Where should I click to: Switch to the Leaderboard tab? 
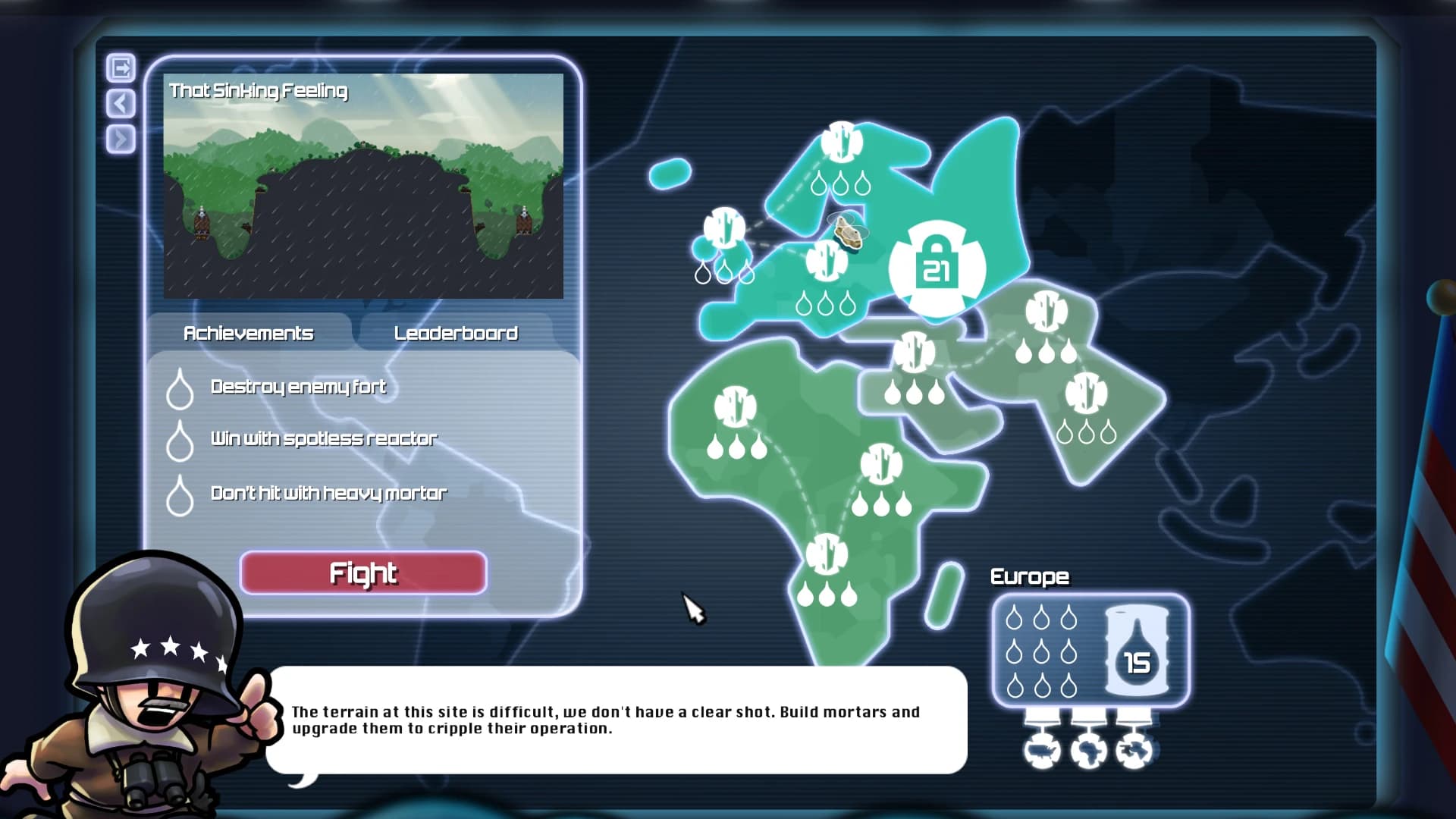click(x=455, y=332)
